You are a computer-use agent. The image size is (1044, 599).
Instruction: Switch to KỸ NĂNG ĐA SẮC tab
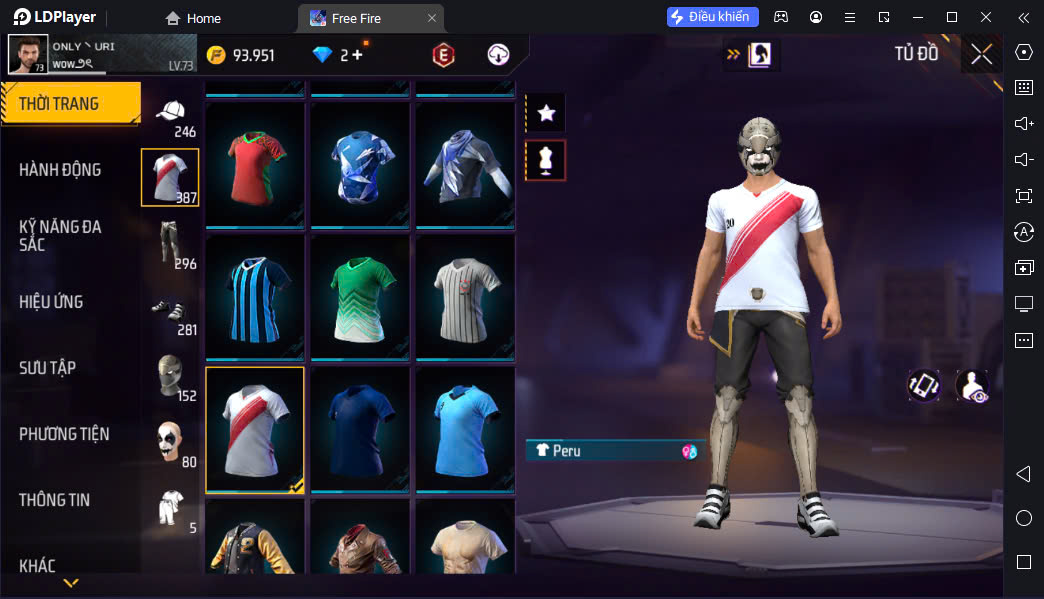60,235
